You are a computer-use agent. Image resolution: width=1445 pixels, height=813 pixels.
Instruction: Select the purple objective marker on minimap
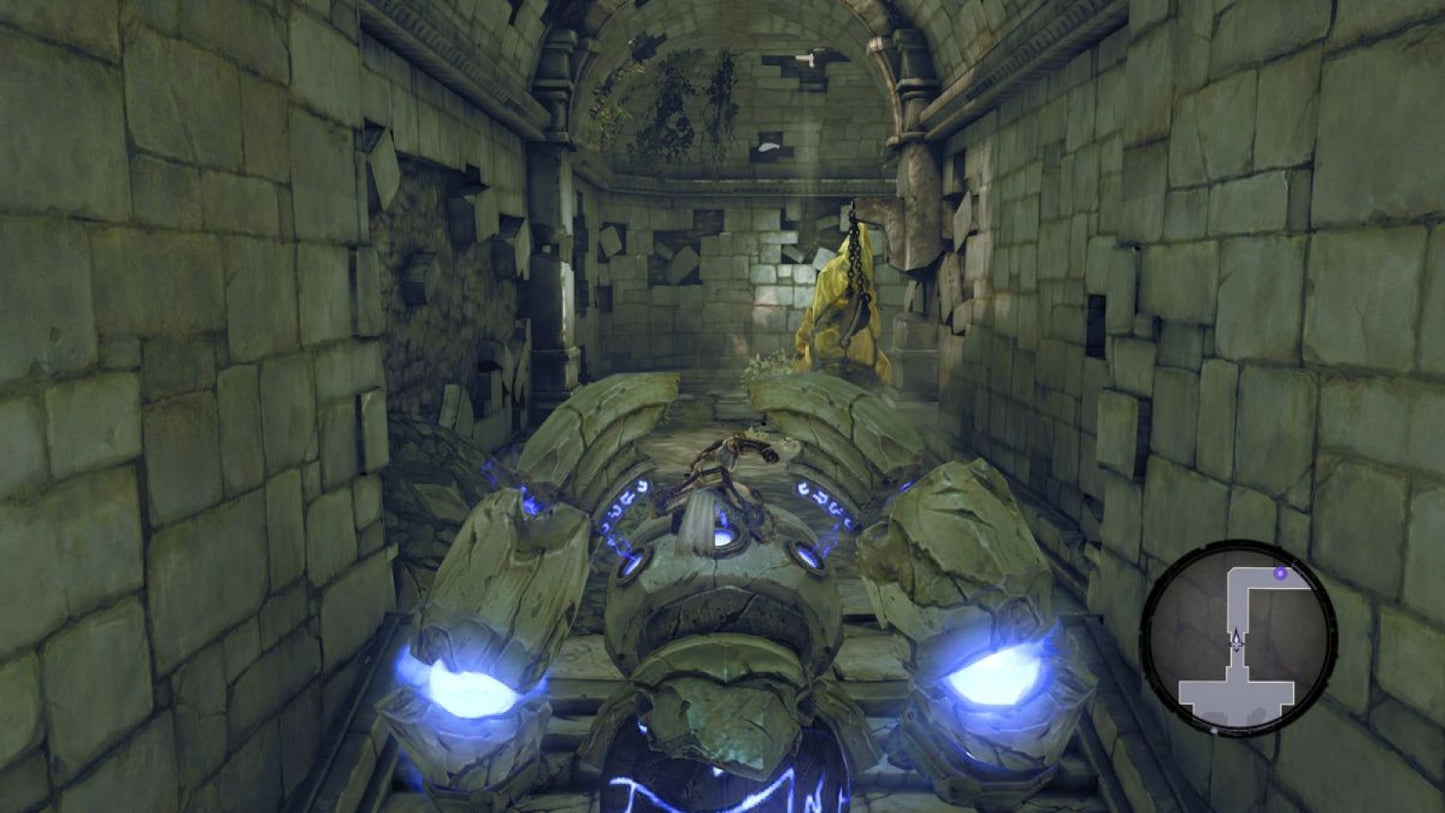(x=1281, y=573)
